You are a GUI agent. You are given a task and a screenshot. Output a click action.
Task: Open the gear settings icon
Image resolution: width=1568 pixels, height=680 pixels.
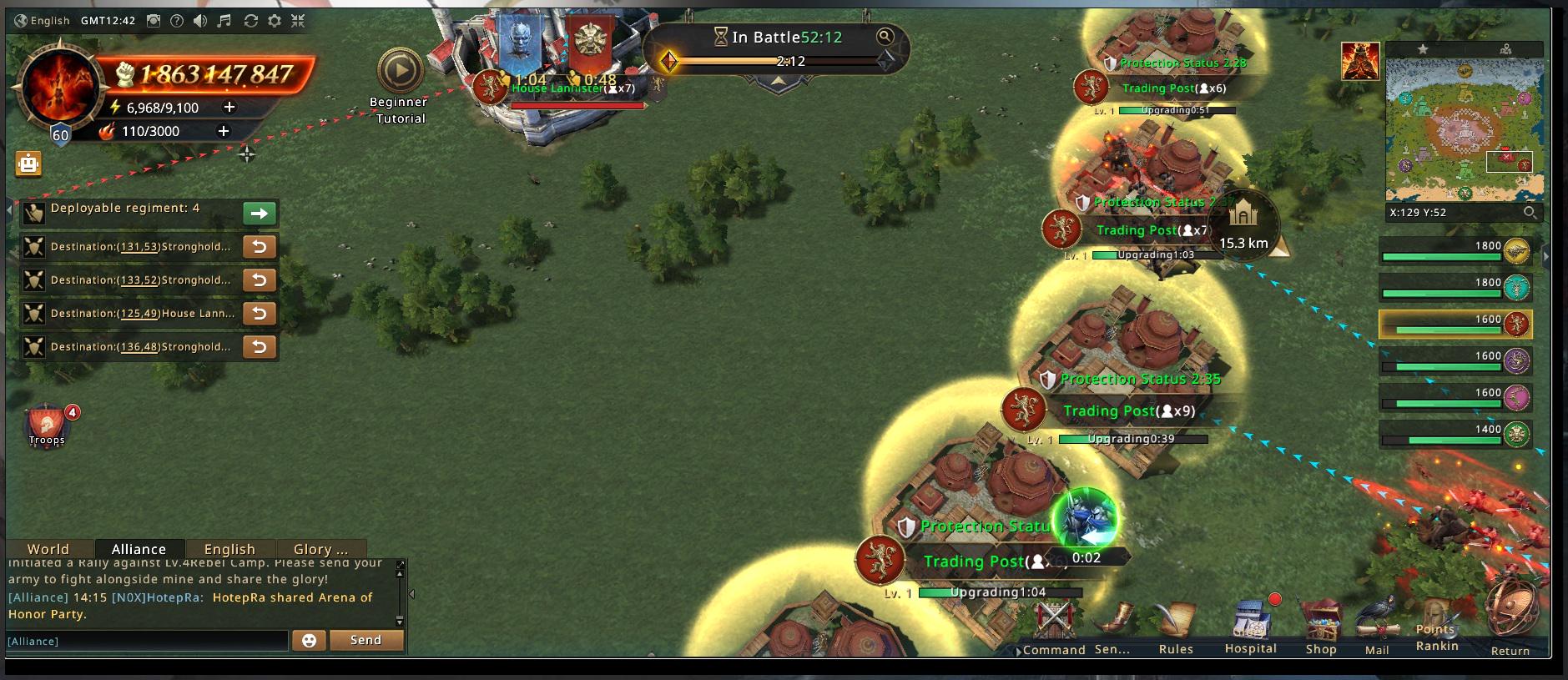pyautogui.click(x=275, y=21)
